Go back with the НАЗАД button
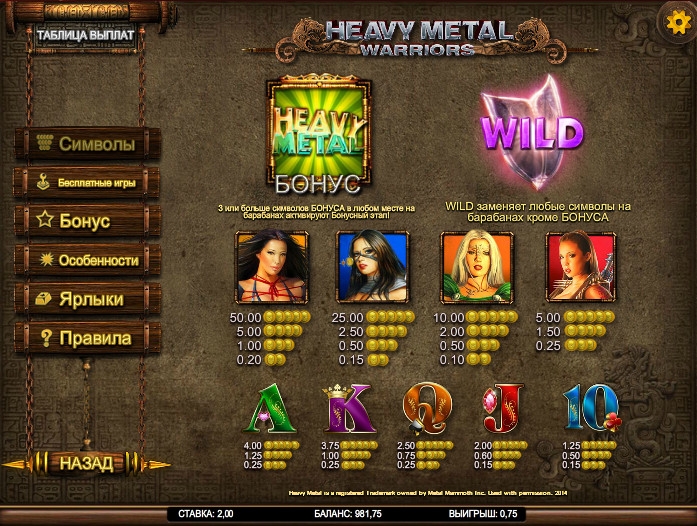Image resolution: width=697 pixels, height=526 pixels. pos(86,463)
